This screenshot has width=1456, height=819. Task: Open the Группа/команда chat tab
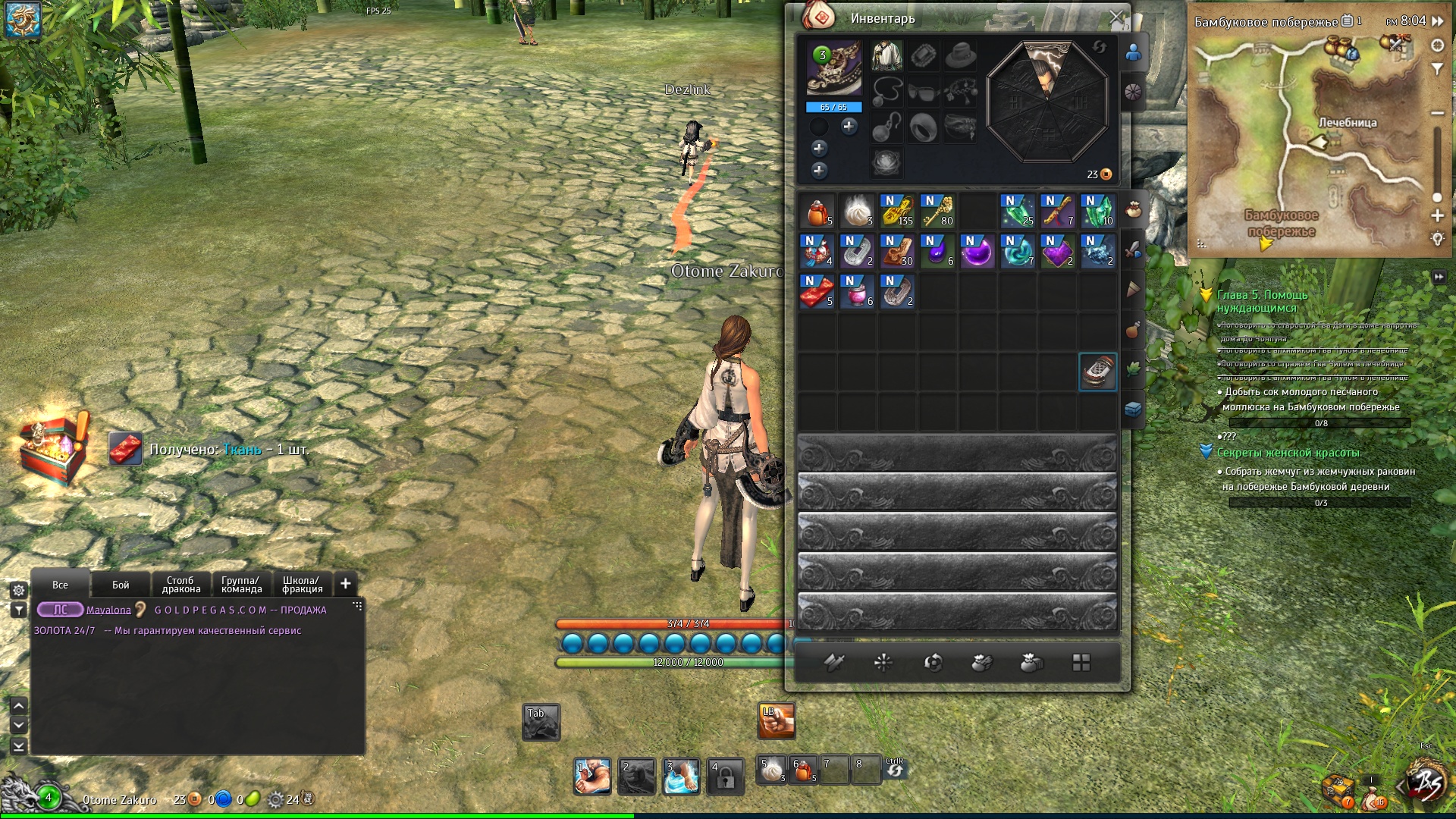(241, 585)
